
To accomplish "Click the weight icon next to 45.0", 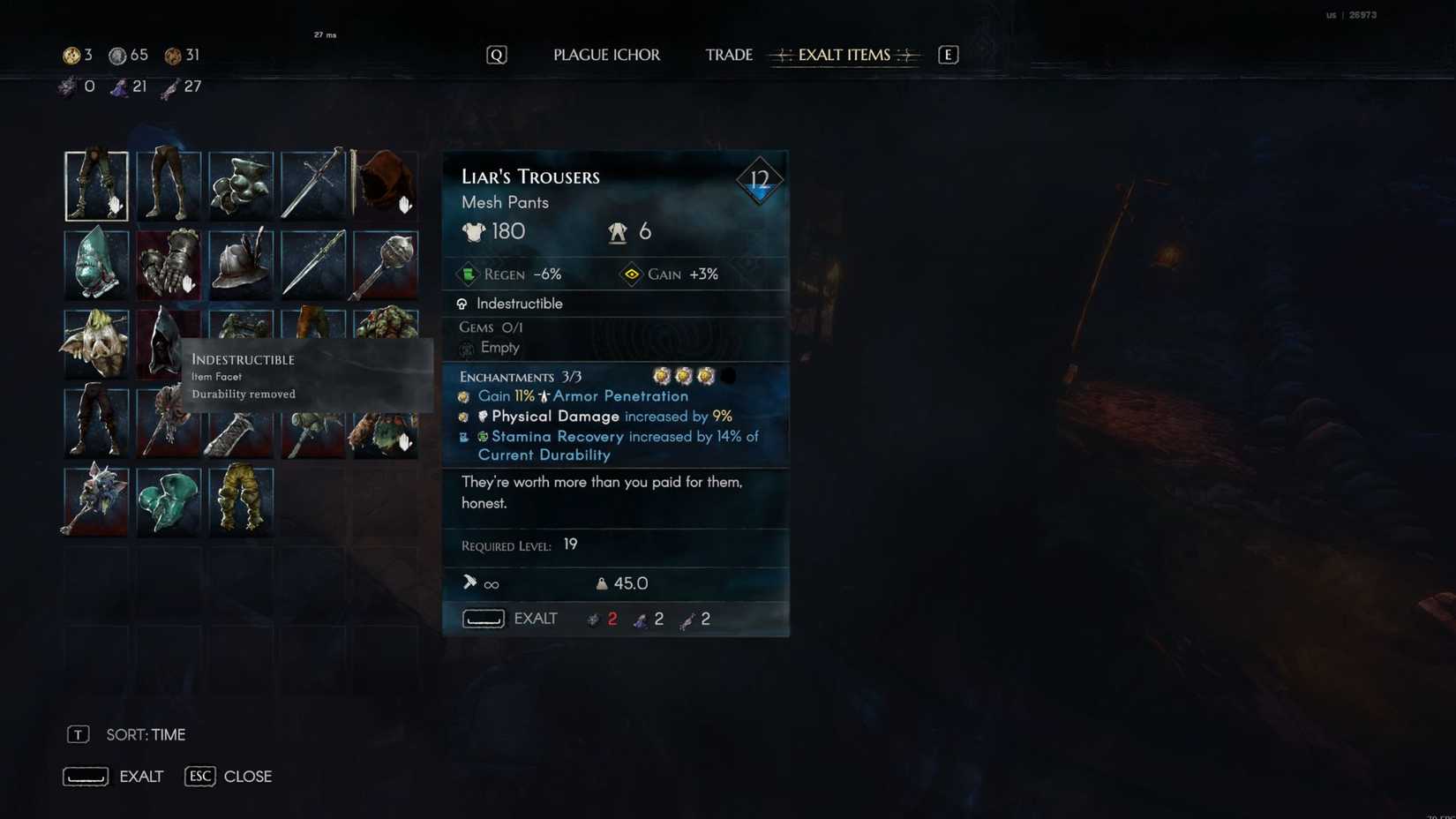I will pos(601,583).
